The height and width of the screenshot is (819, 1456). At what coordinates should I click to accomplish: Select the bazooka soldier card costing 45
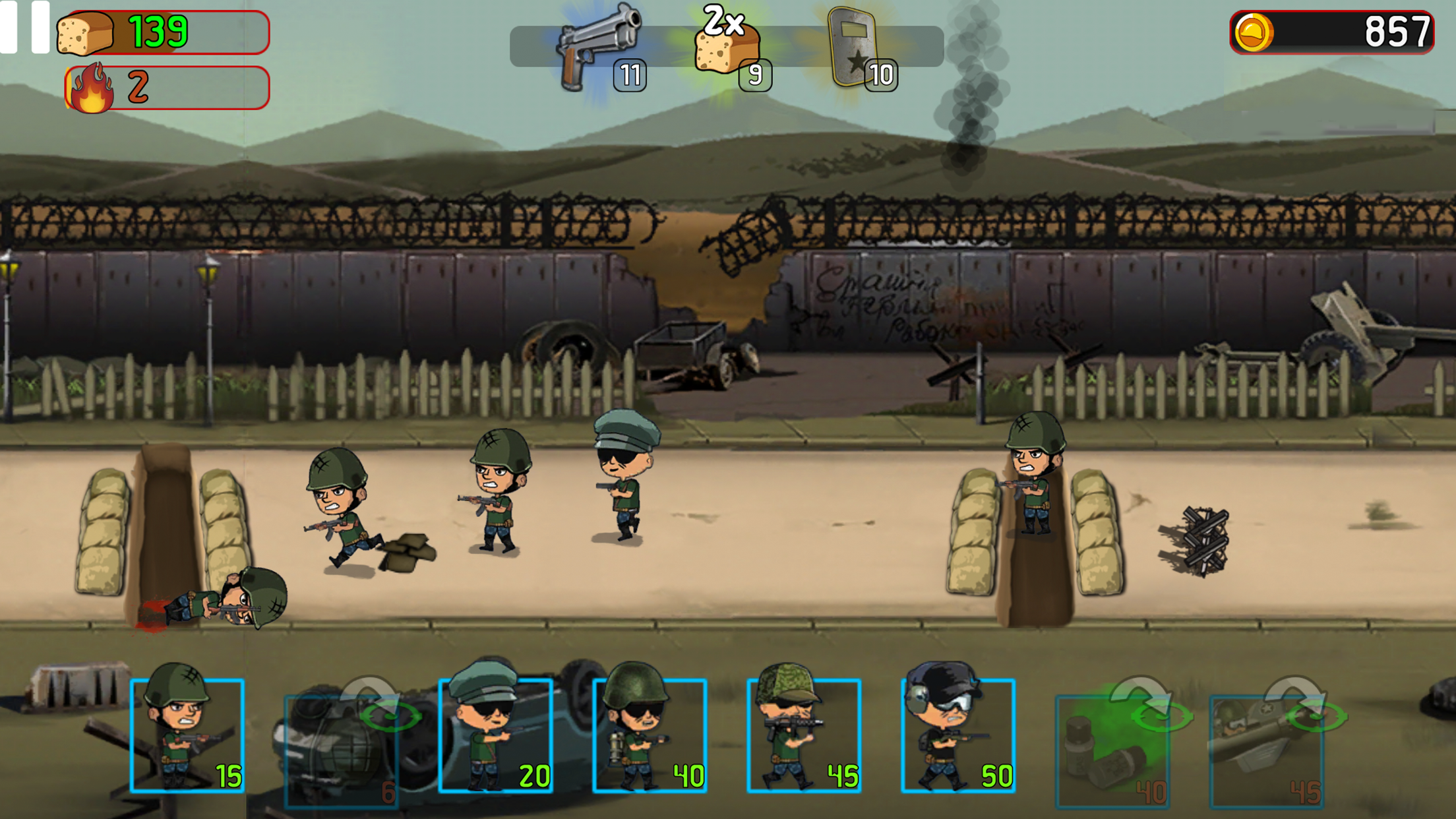(1267, 750)
